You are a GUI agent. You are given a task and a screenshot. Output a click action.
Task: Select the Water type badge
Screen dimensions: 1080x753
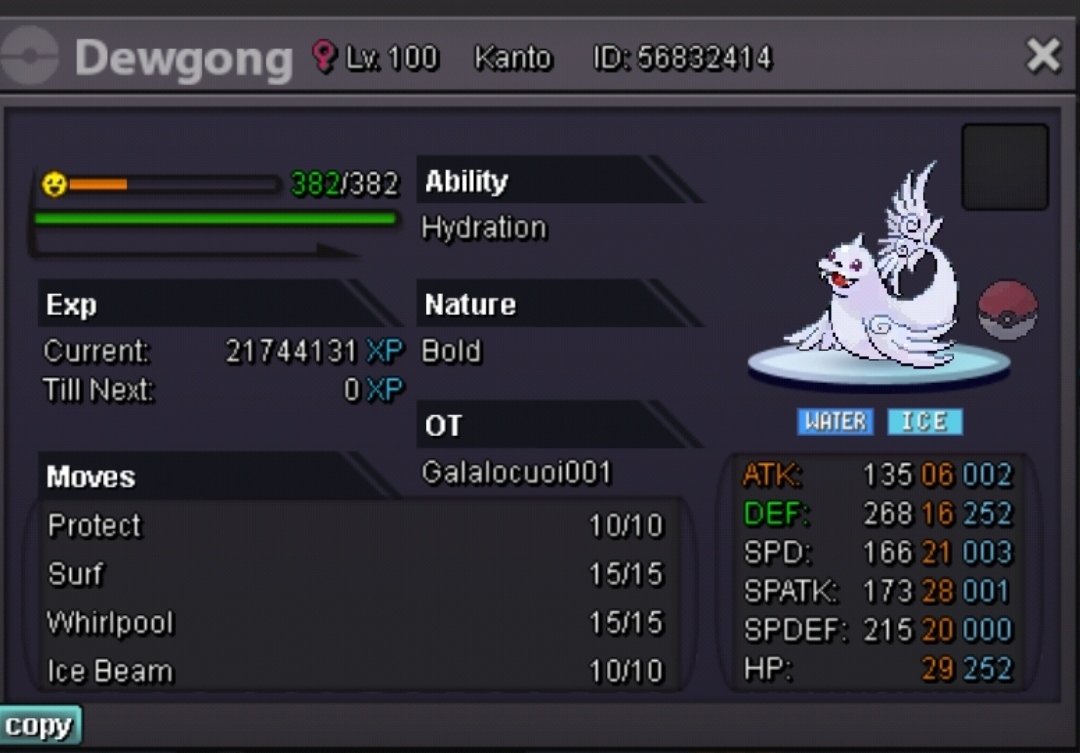coord(835,421)
